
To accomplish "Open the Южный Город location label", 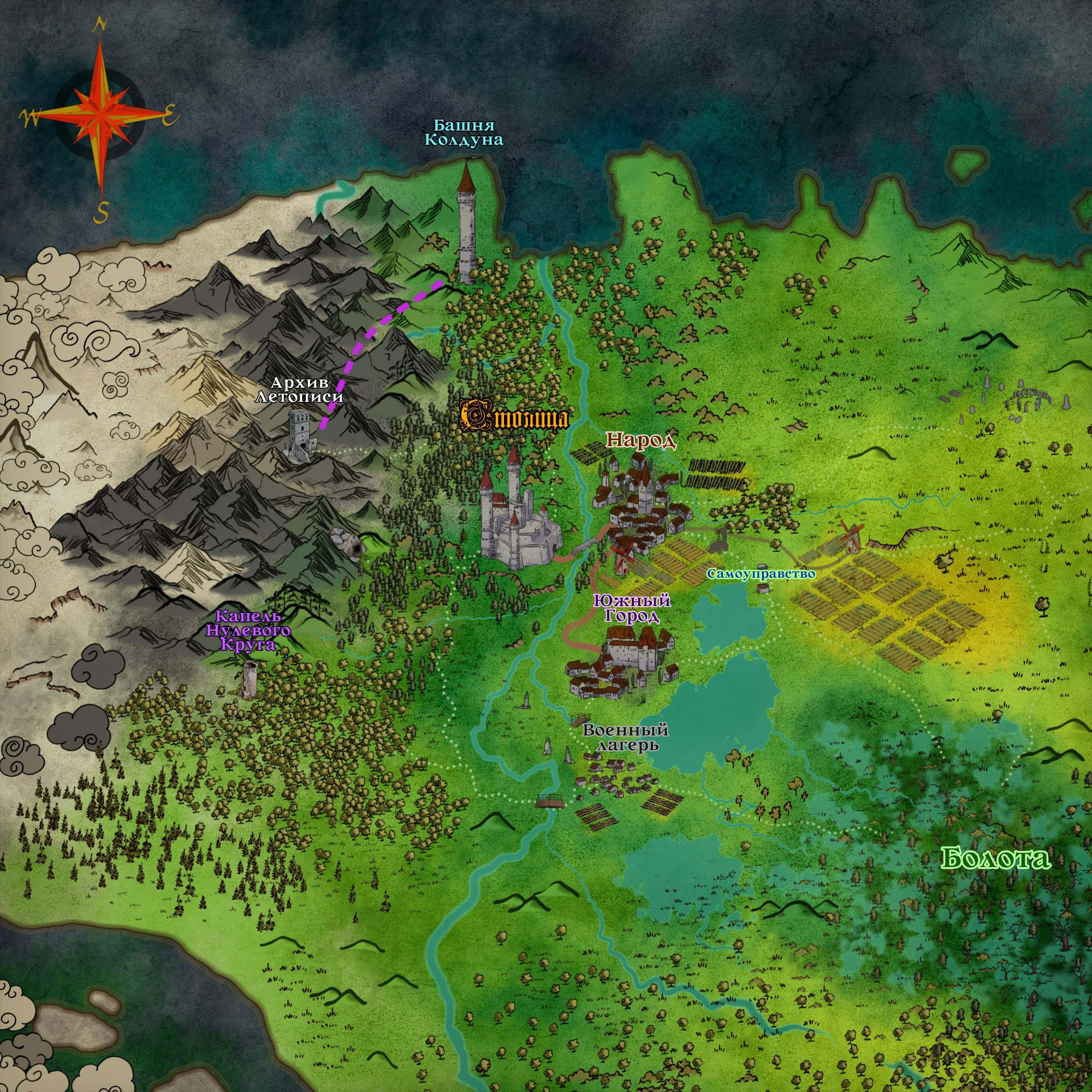I will [632, 608].
